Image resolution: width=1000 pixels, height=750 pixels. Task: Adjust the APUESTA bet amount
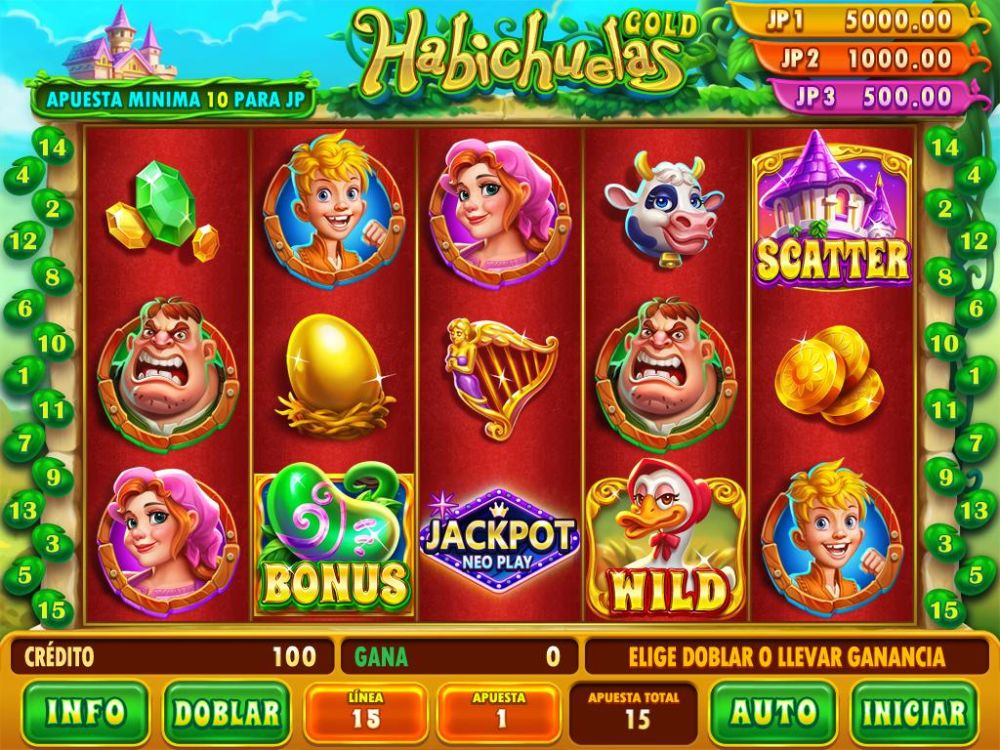tap(497, 712)
